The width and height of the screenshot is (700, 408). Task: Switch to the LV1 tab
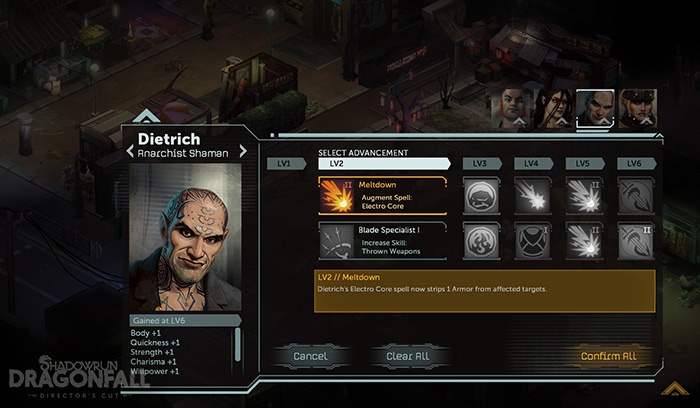[x=286, y=163]
